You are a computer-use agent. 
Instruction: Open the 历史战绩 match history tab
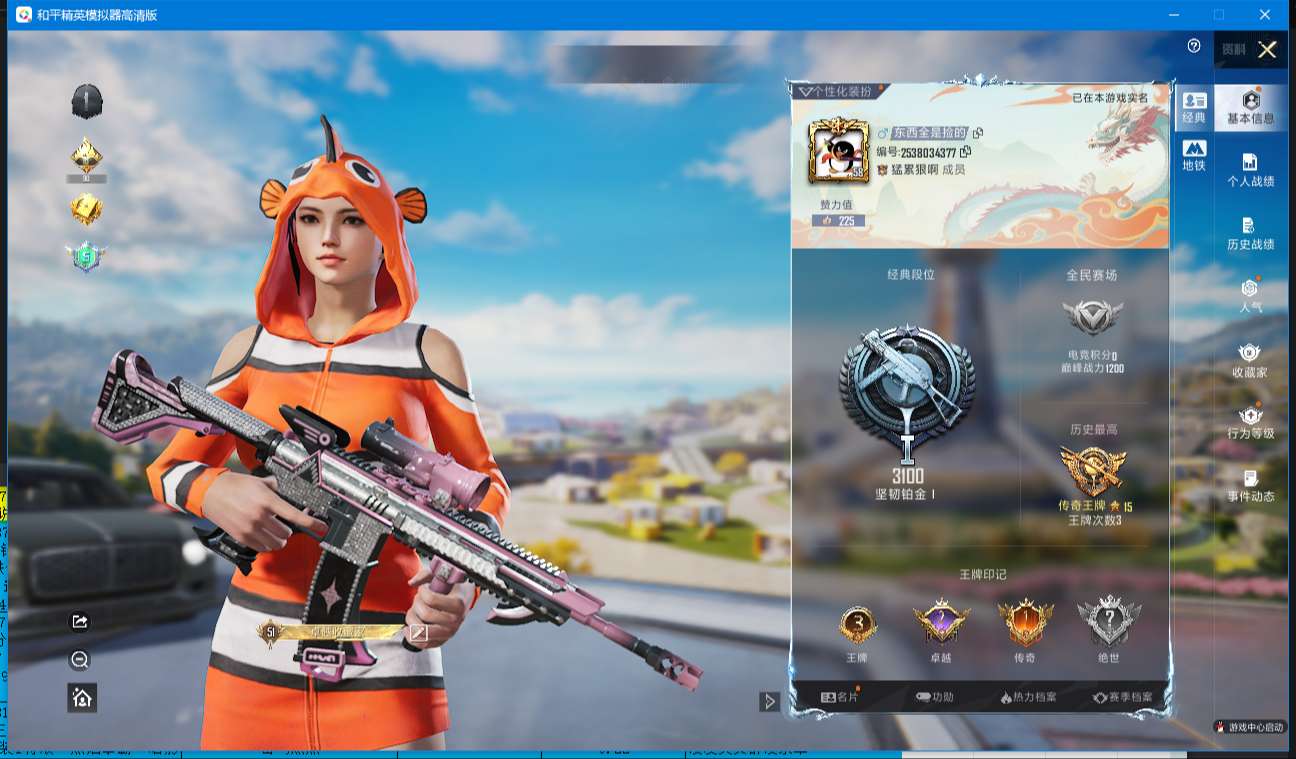pyautogui.click(x=1250, y=233)
